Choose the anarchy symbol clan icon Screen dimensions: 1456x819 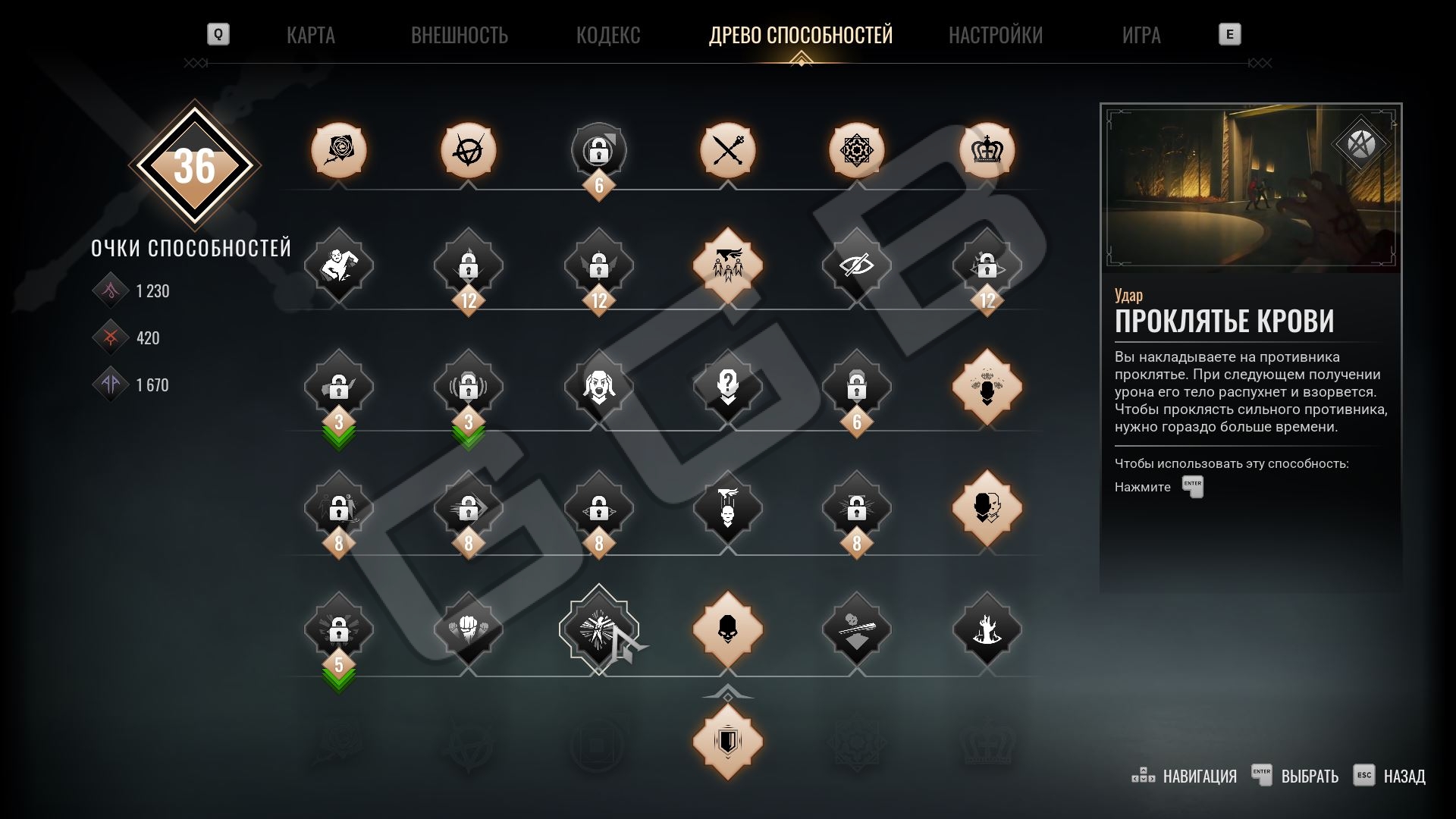pos(468,150)
